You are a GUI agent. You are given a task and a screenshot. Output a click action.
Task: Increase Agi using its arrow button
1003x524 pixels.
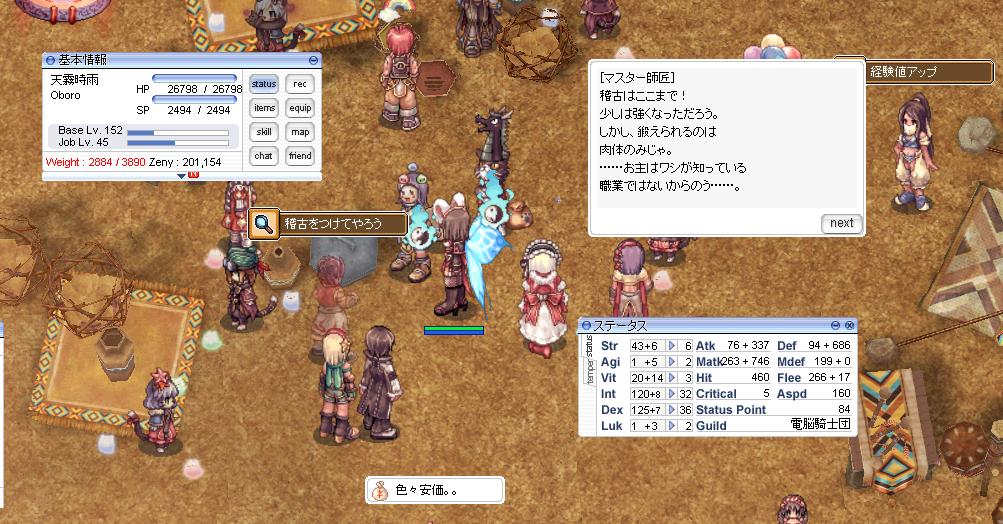pos(673,362)
